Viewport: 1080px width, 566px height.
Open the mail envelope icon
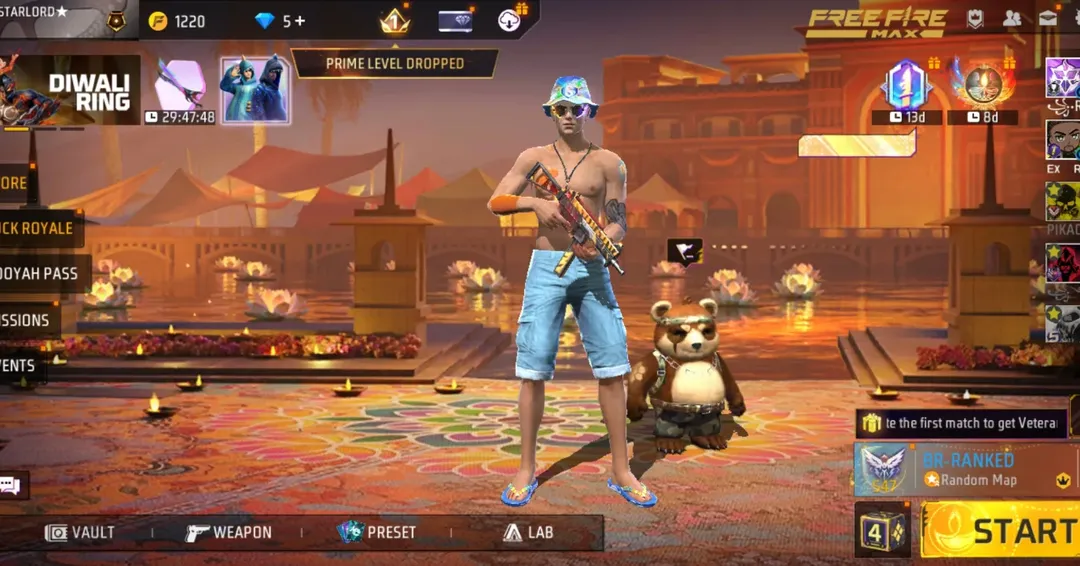(x=1047, y=18)
